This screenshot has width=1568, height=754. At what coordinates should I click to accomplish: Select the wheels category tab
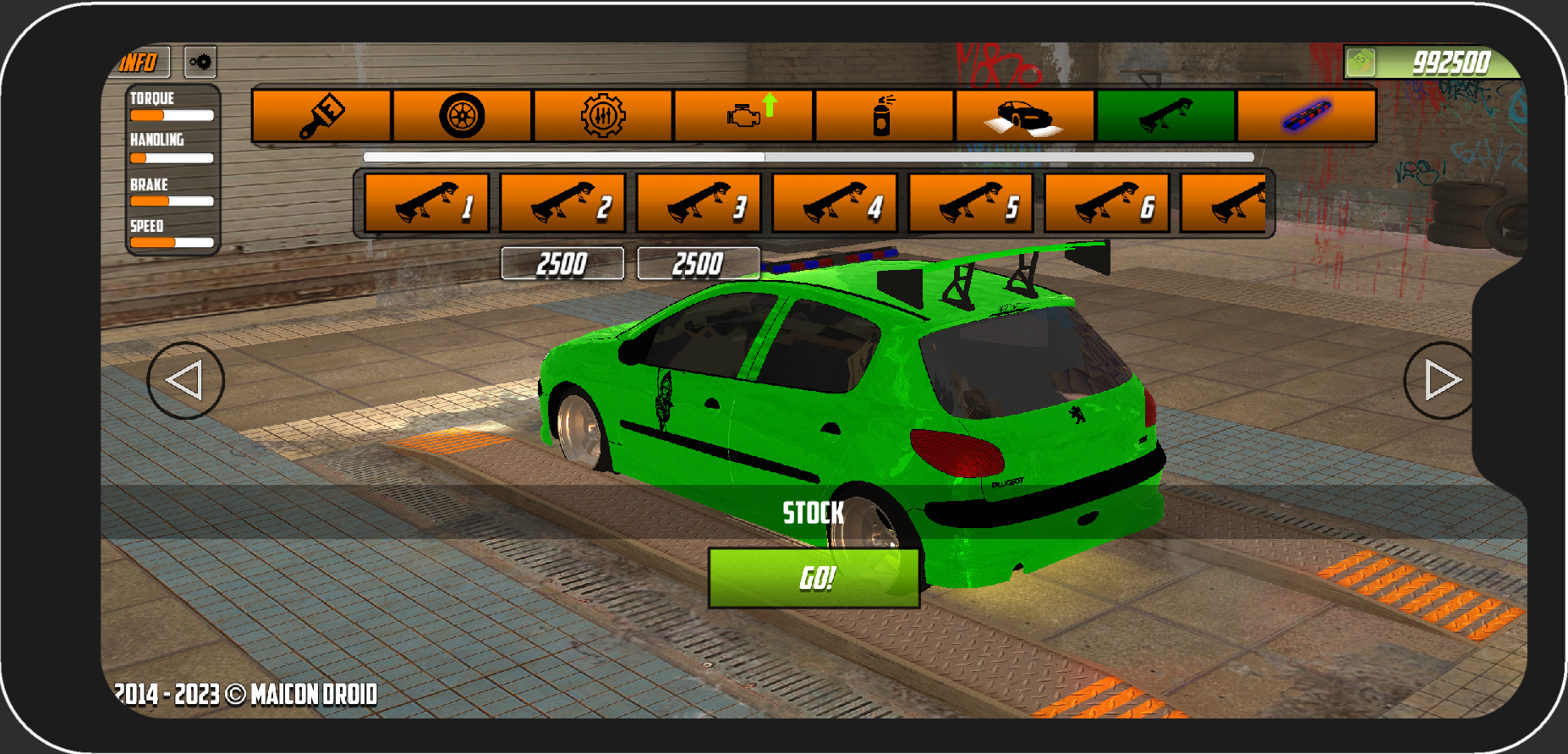(x=463, y=115)
